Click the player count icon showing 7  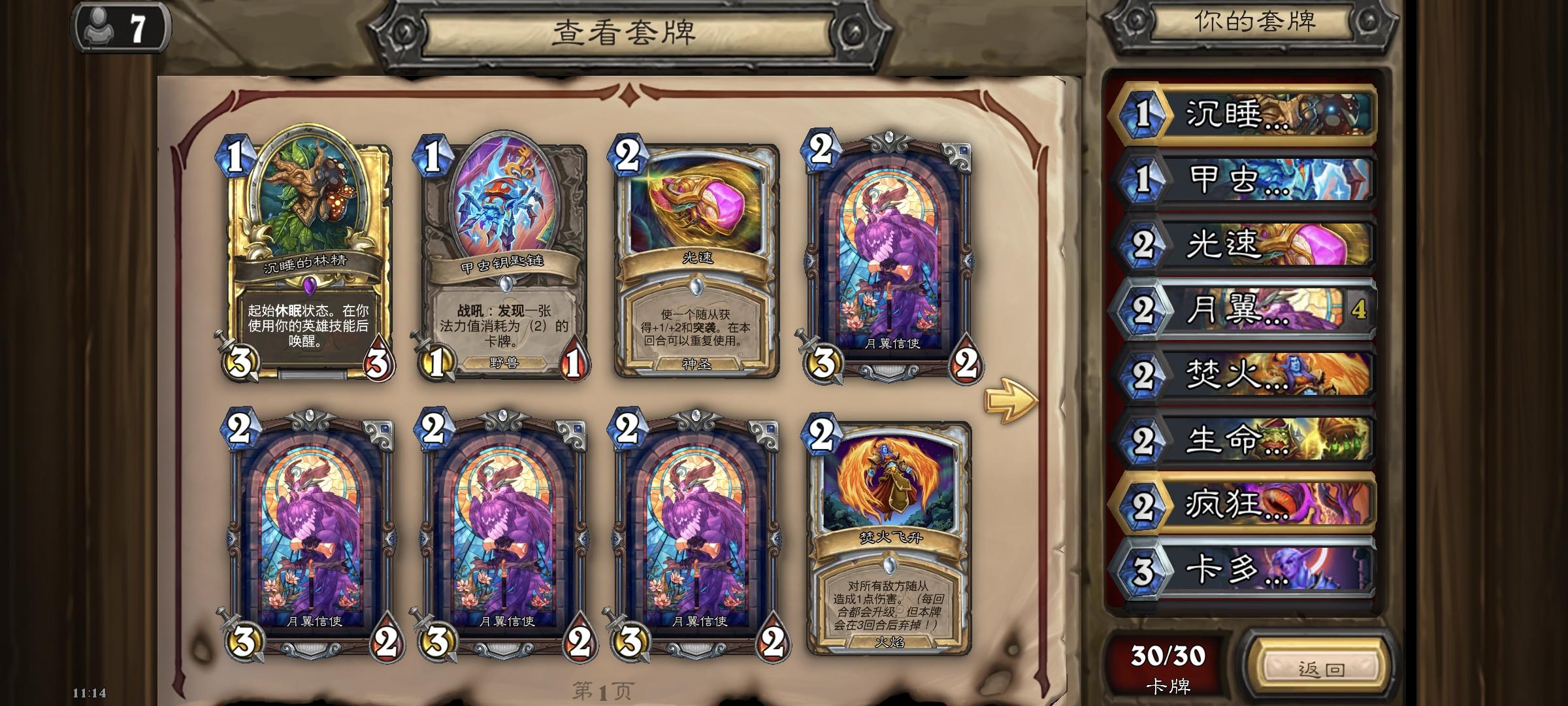click(118, 26)
